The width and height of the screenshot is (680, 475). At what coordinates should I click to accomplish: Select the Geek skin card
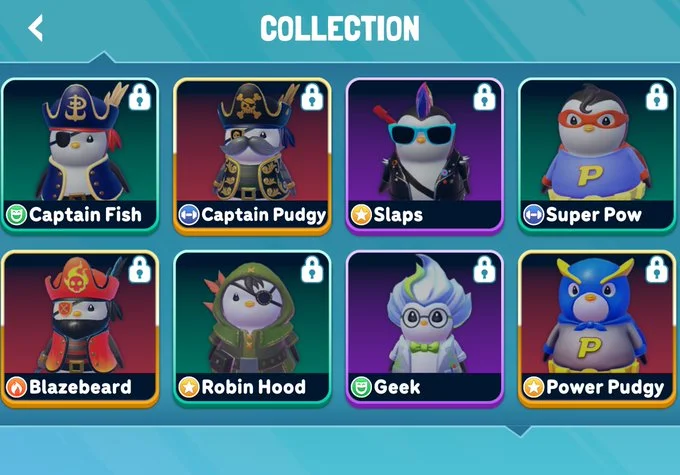424,328
